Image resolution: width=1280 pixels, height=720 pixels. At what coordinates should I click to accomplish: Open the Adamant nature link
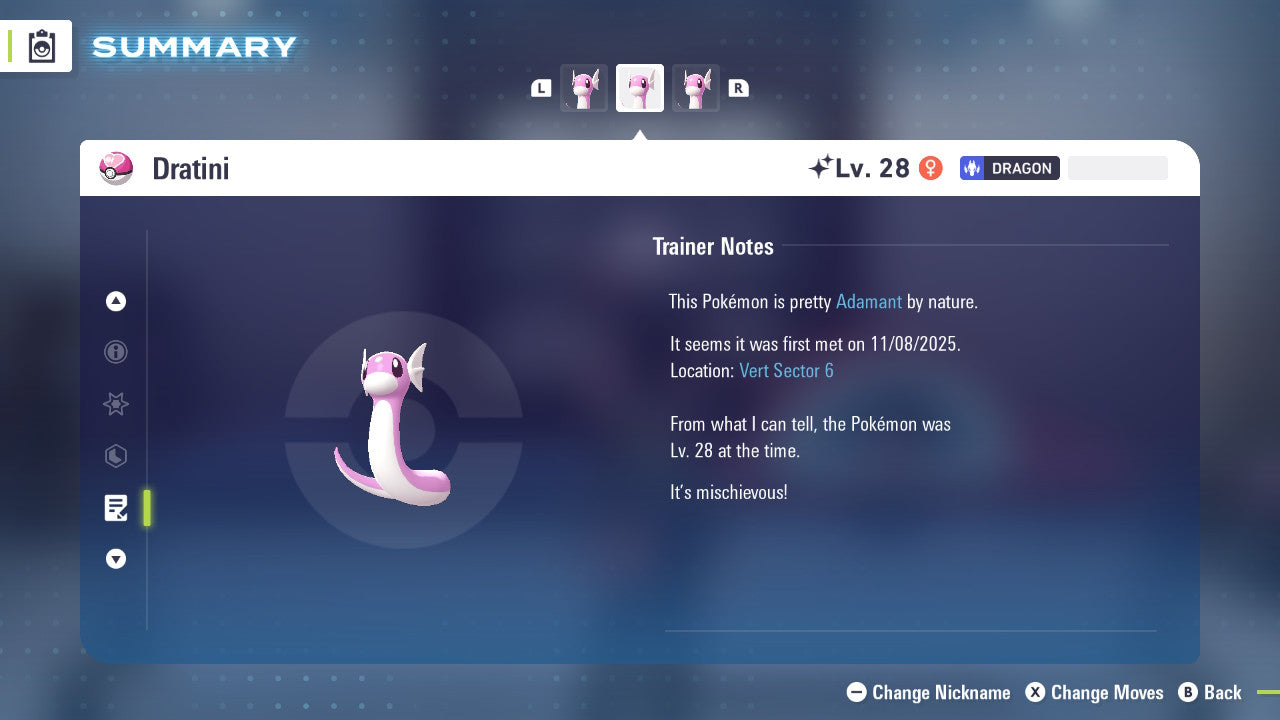point(869,301)
